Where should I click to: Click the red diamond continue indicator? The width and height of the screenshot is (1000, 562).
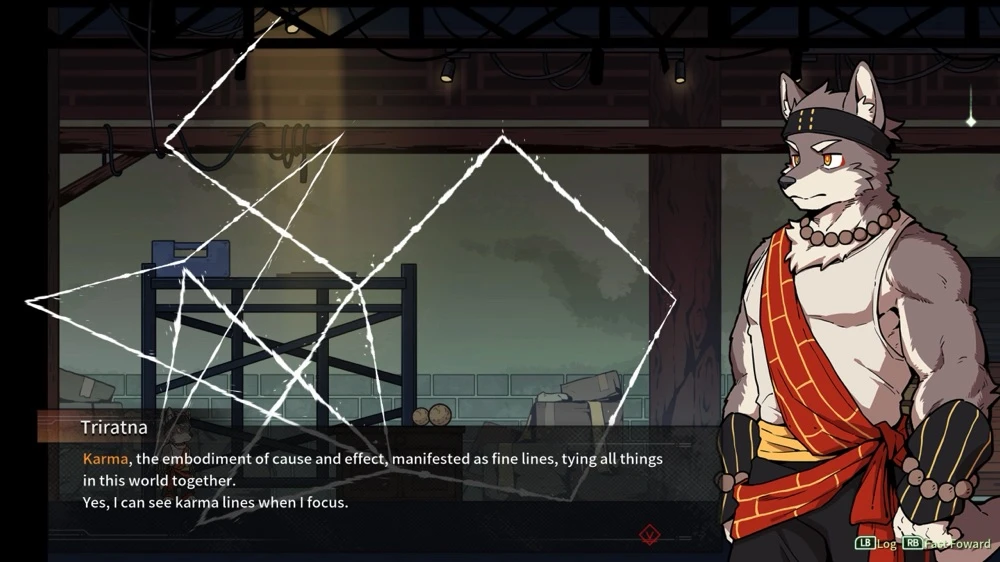click(x=650, y=534)
